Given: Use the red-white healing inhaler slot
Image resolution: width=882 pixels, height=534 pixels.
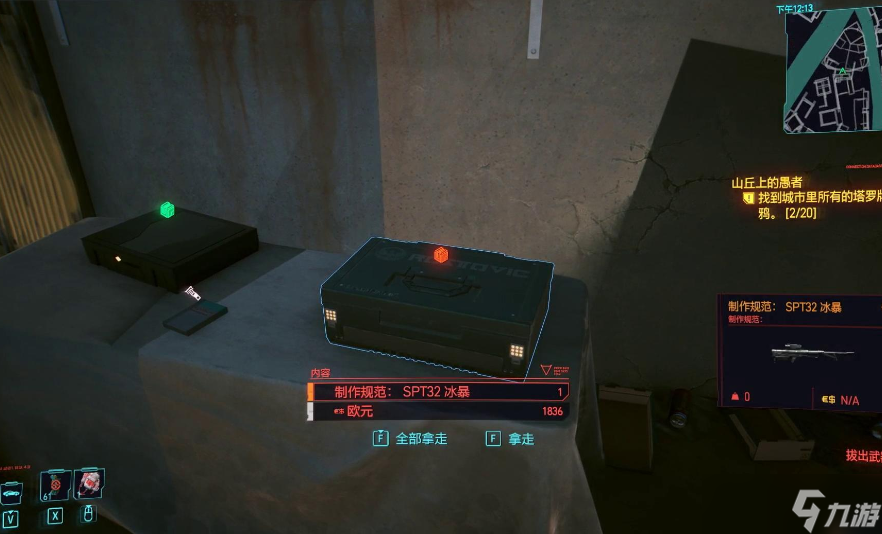Looking at the screenshot, I should [x=87, y=484].
